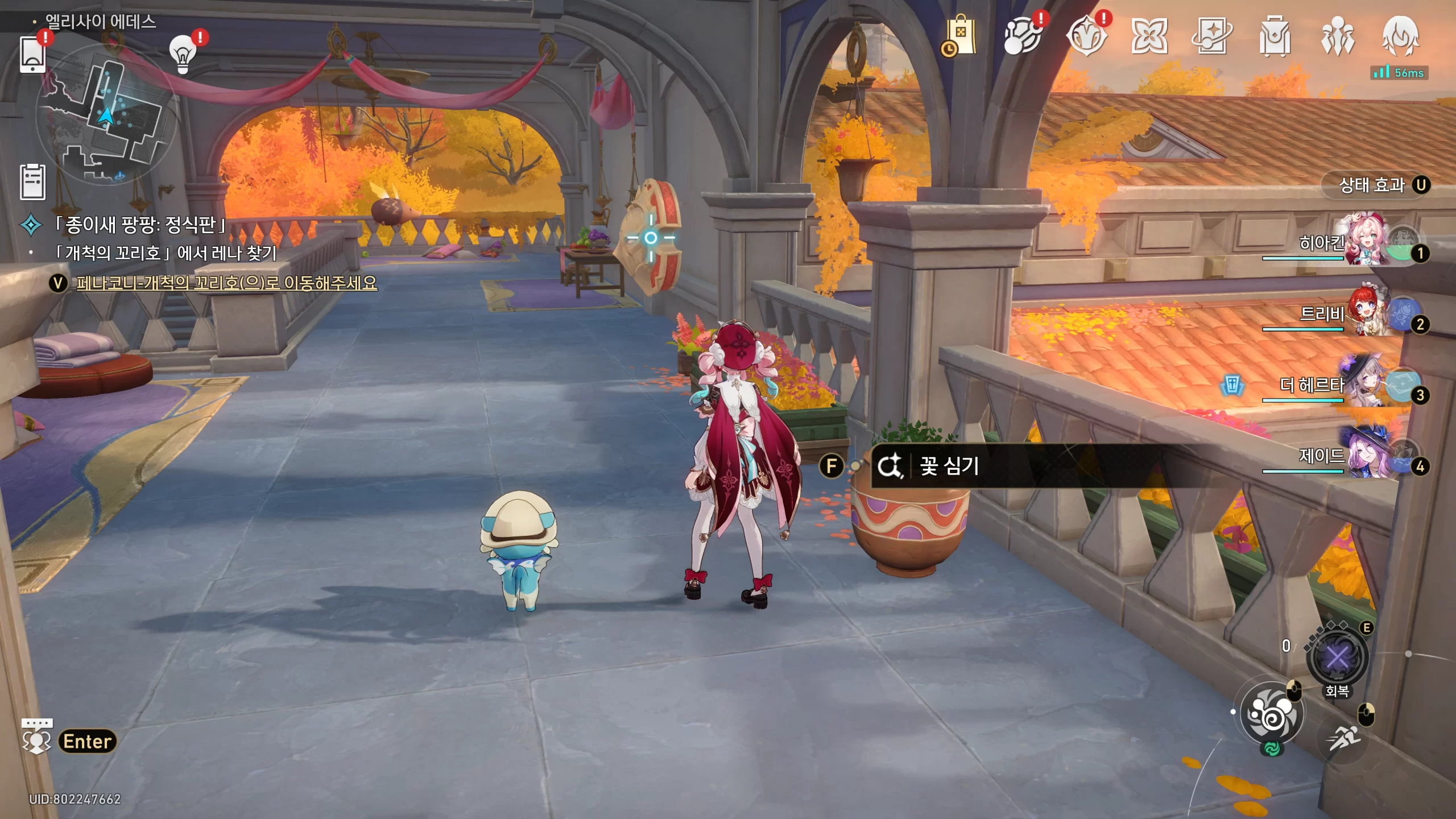Open the Warp planet icon
Image resolution: width=1456 pixels, height=819 pixels.
pyautogui.click(x=1023, y=37)
